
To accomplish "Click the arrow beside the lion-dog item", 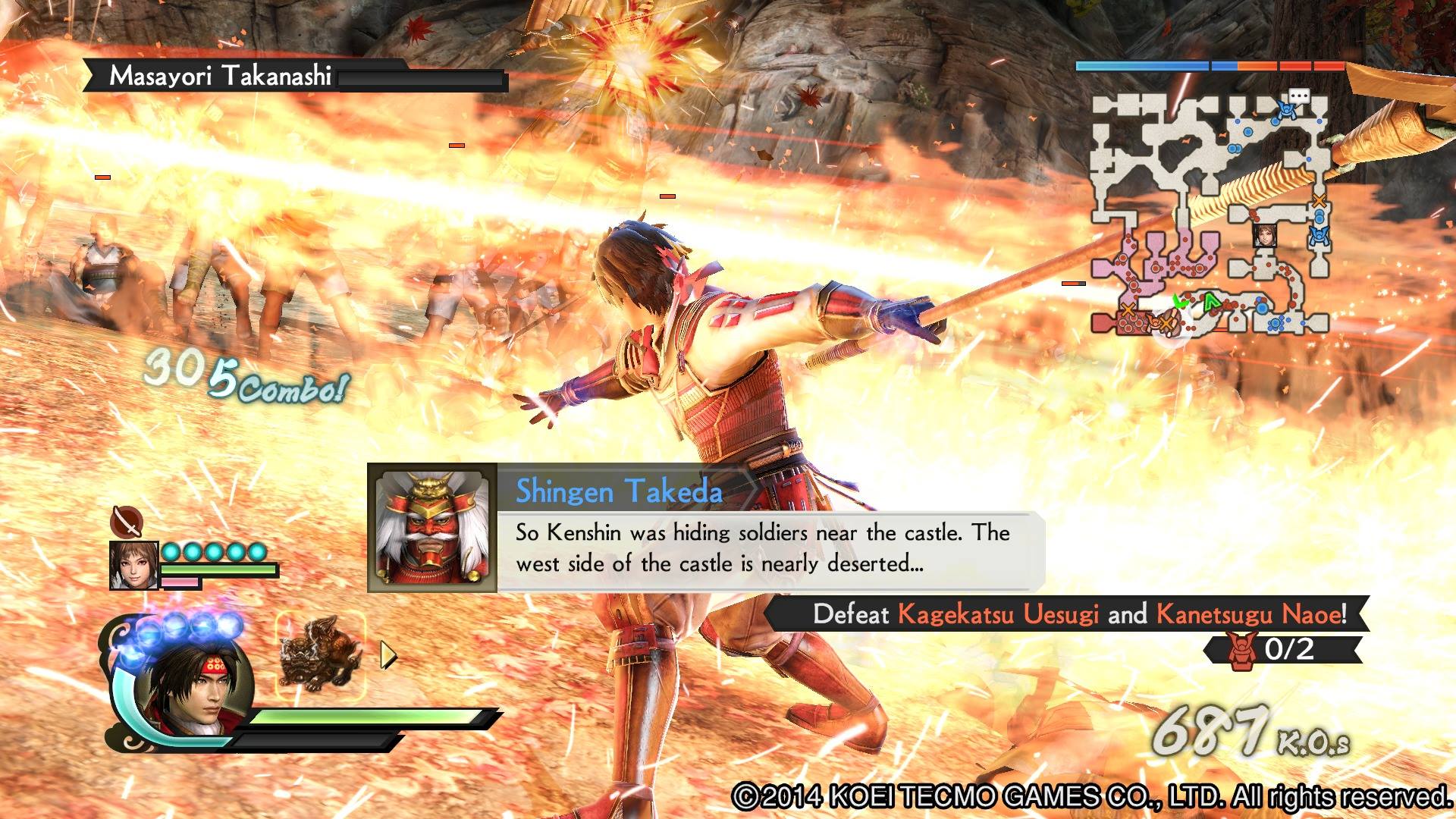I will pos(388,655).
